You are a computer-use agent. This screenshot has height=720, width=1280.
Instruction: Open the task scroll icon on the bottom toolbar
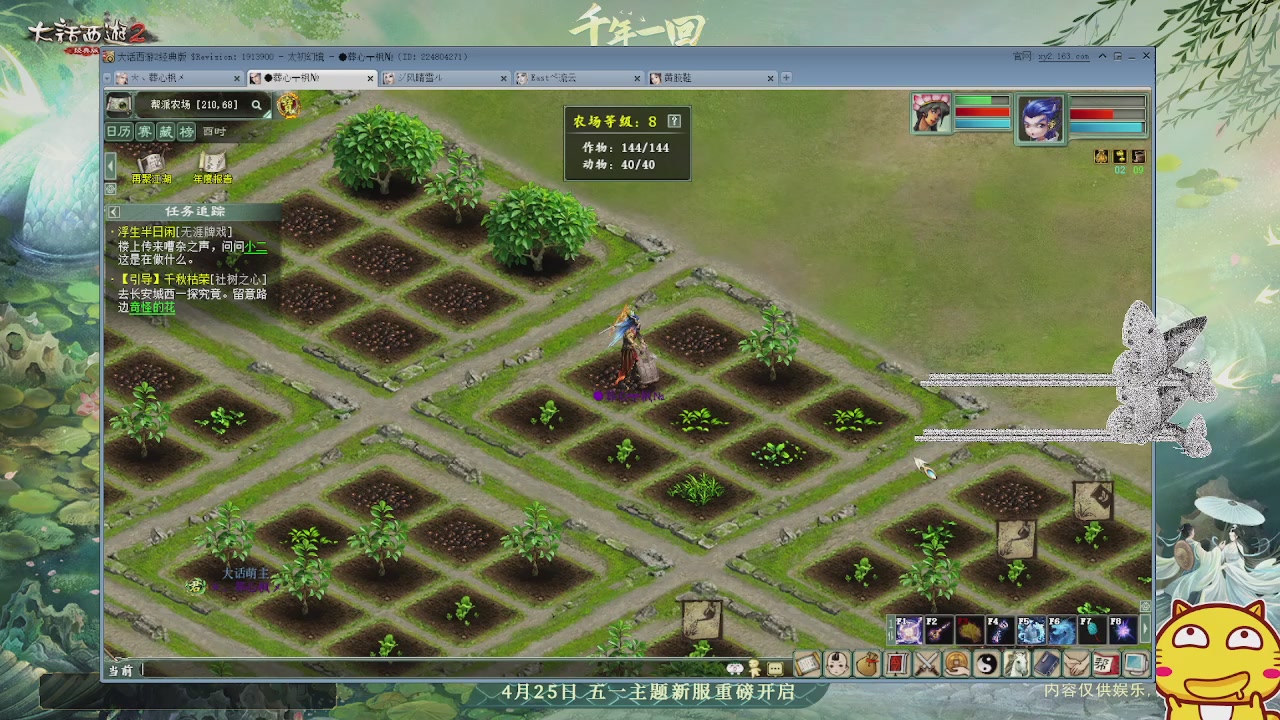805,665
